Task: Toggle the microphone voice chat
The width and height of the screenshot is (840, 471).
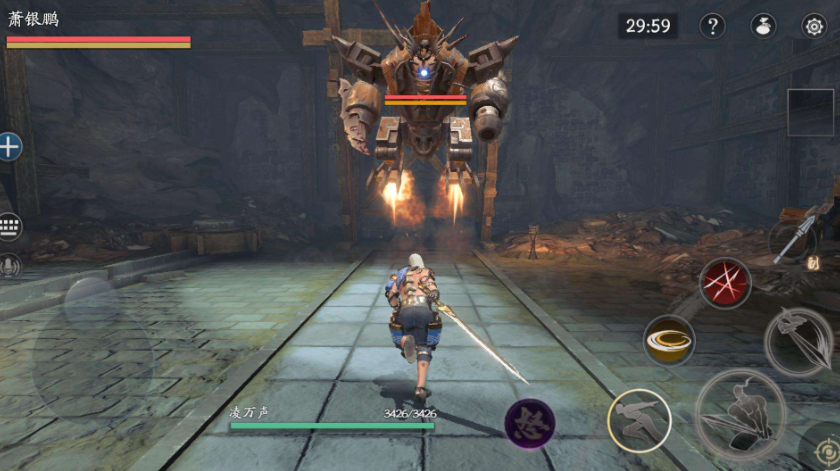Action: [10, 265]
